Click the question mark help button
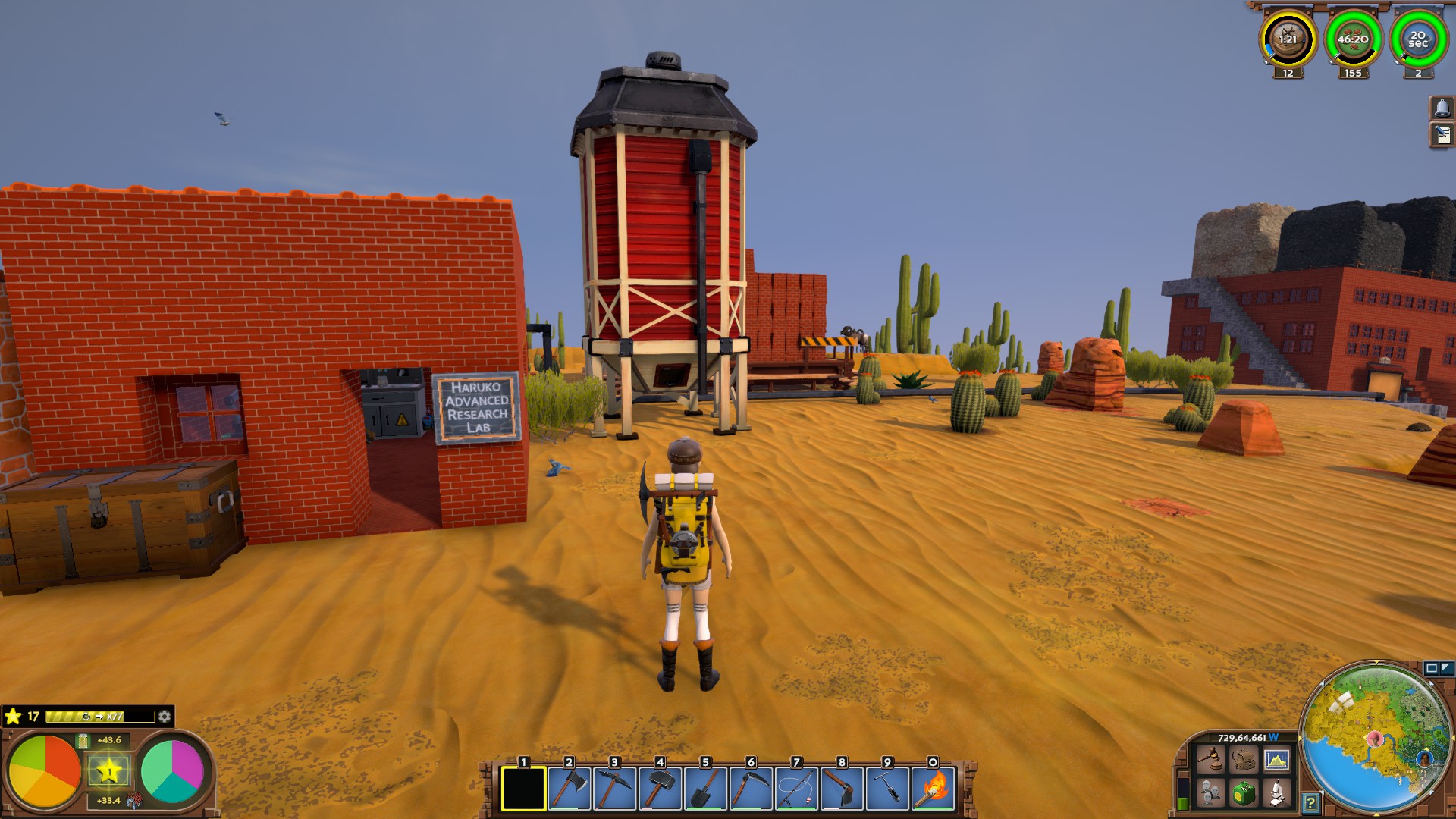 pos(1310,802)
